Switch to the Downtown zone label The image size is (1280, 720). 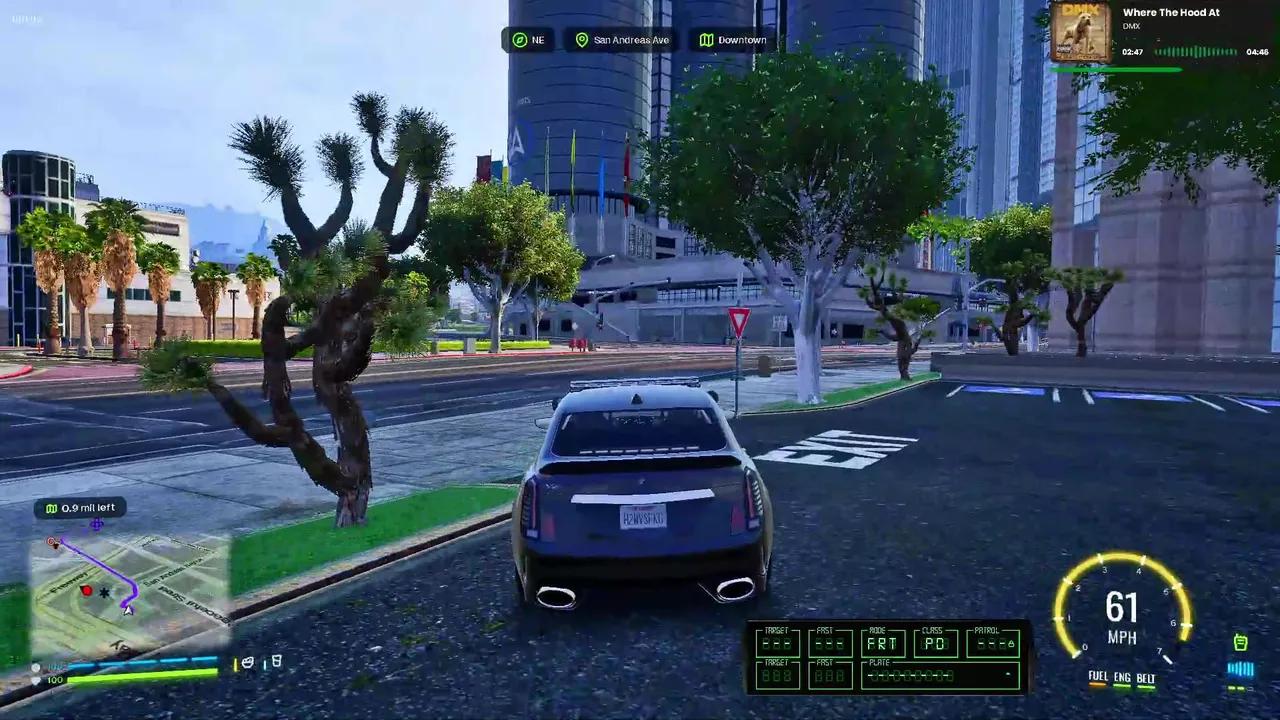pyautogui.click(x=742, y=40)
